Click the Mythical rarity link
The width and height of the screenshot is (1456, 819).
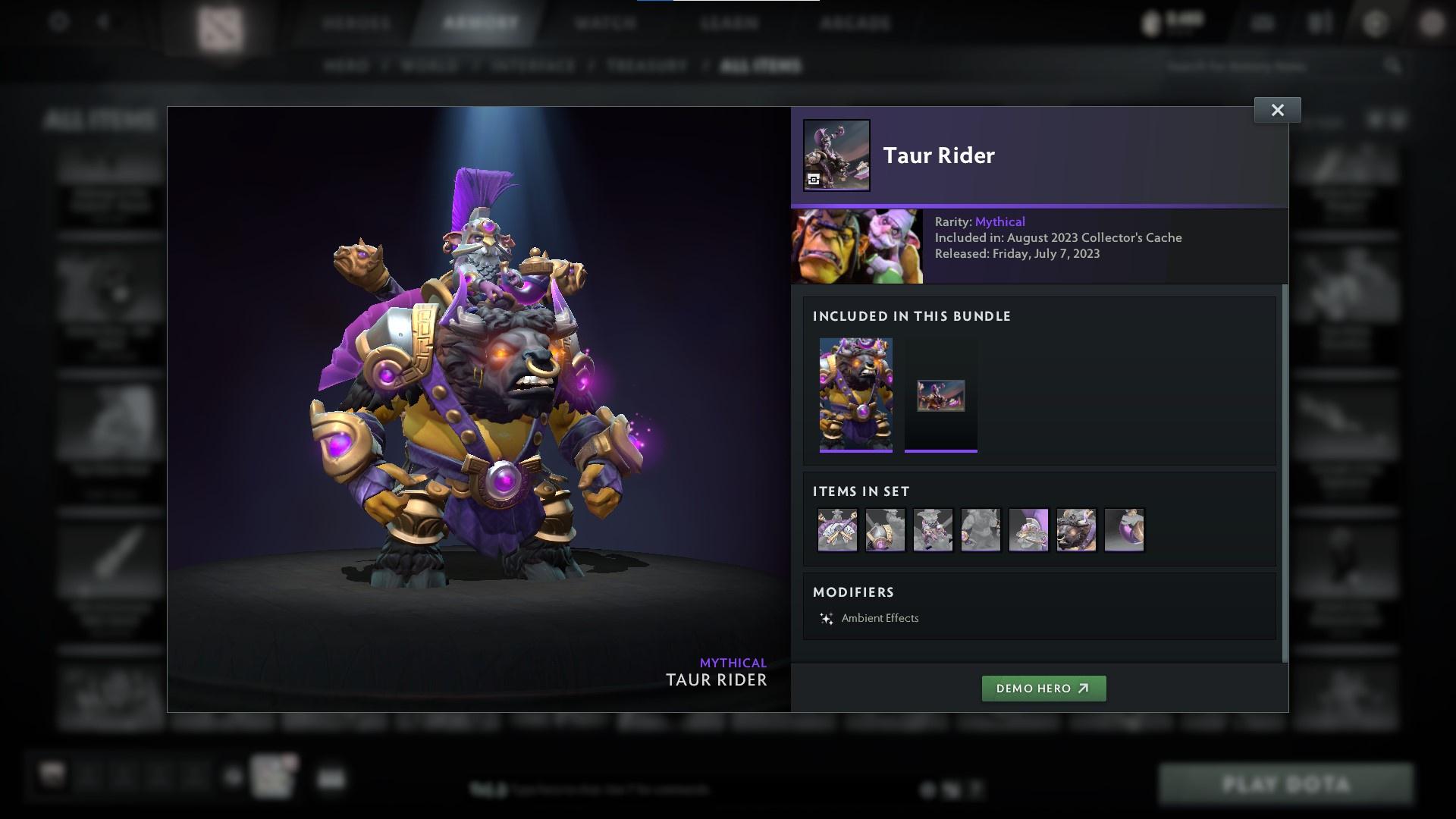[x=999, y=221]
